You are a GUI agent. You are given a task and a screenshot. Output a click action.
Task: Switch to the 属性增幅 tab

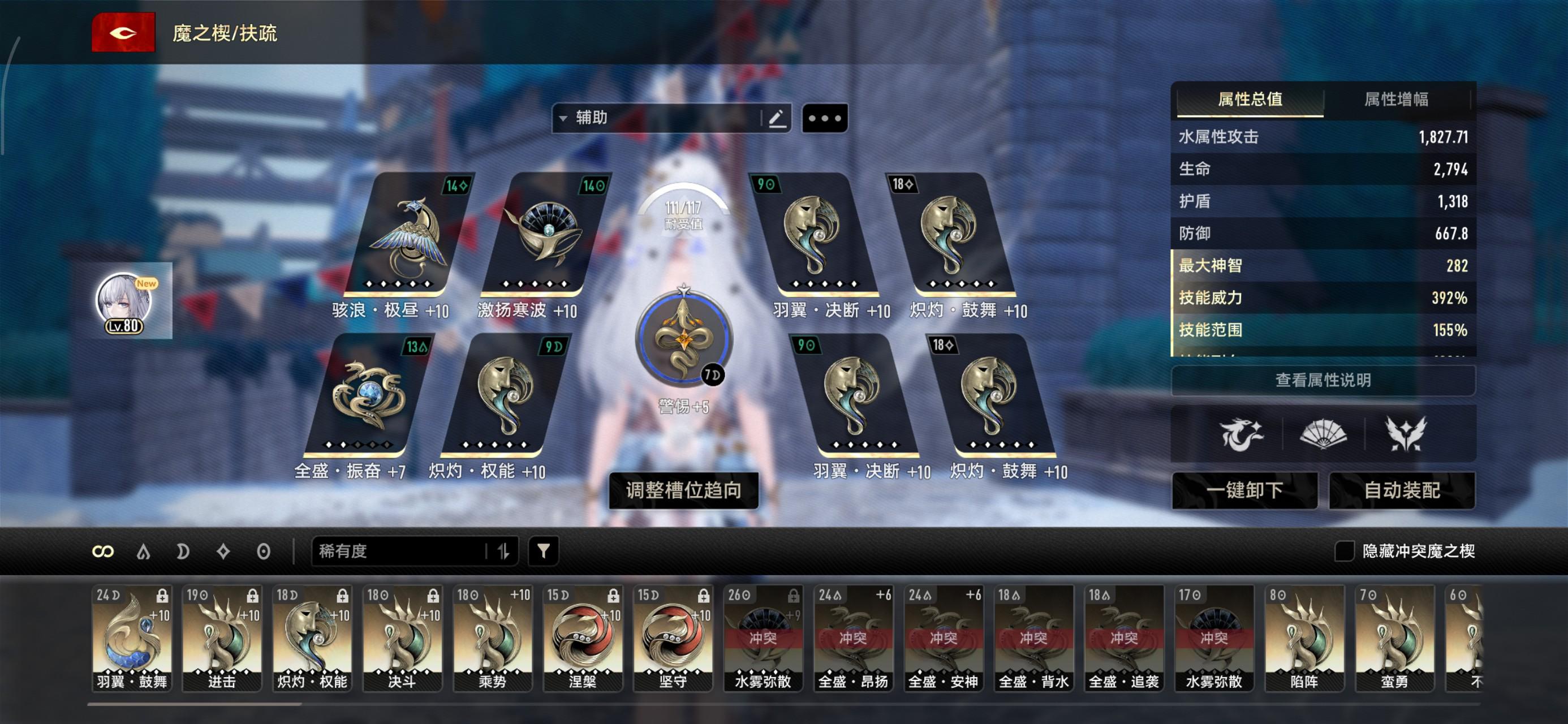coord(1395,99)
